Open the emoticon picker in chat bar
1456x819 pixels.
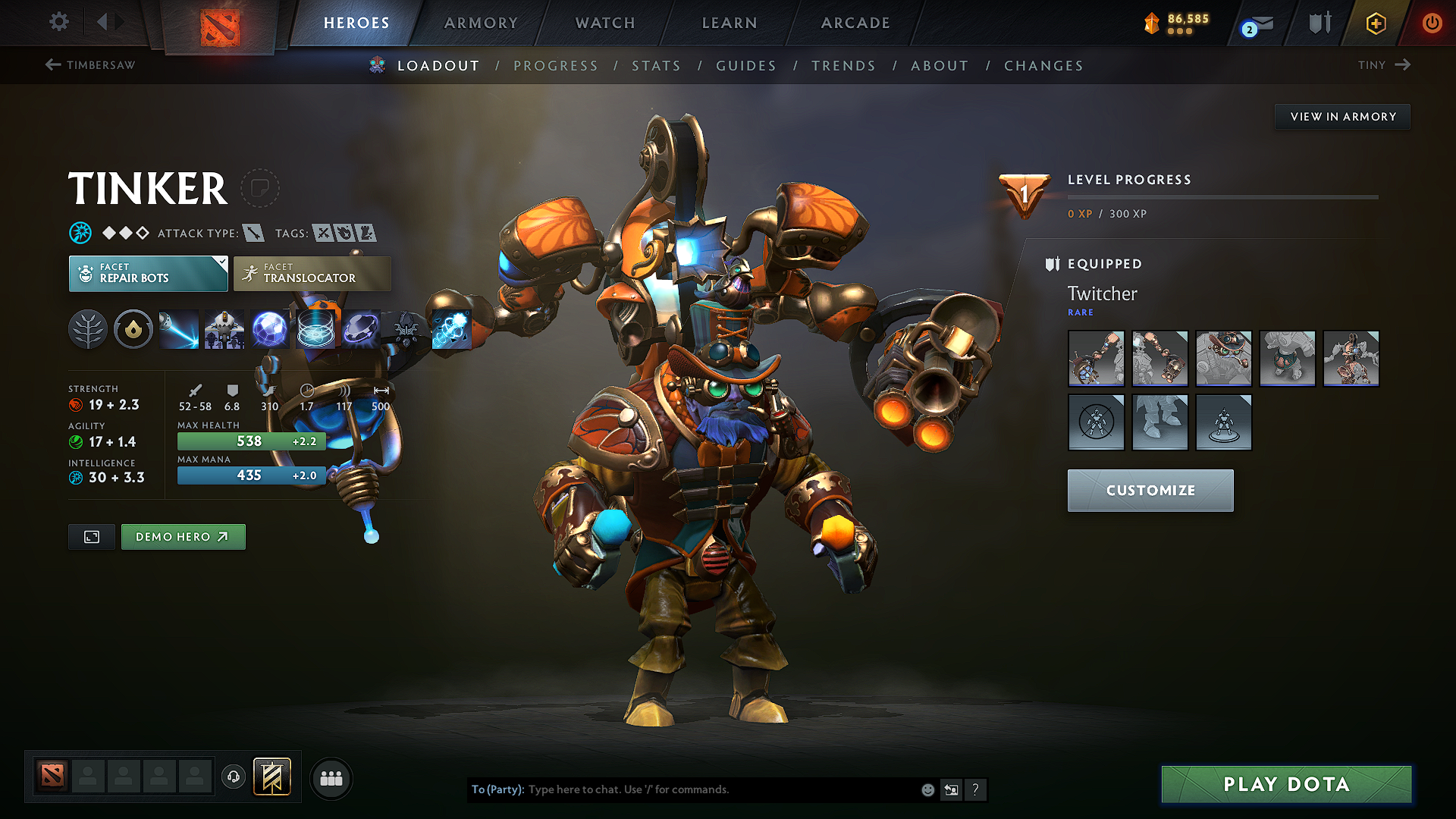[x=927, y=789]
